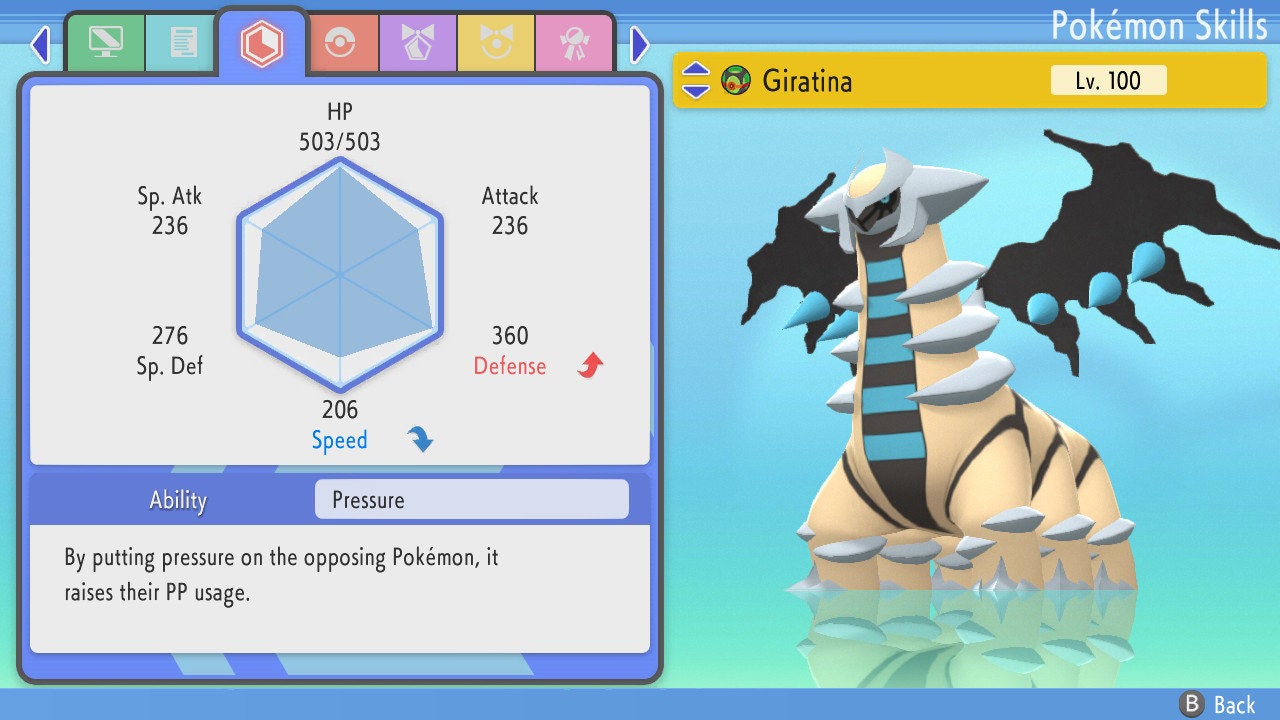Screen dimensions: 1280x720
Task: Click the right arrow beside the tabs
Action: click(x=640, y=44)
